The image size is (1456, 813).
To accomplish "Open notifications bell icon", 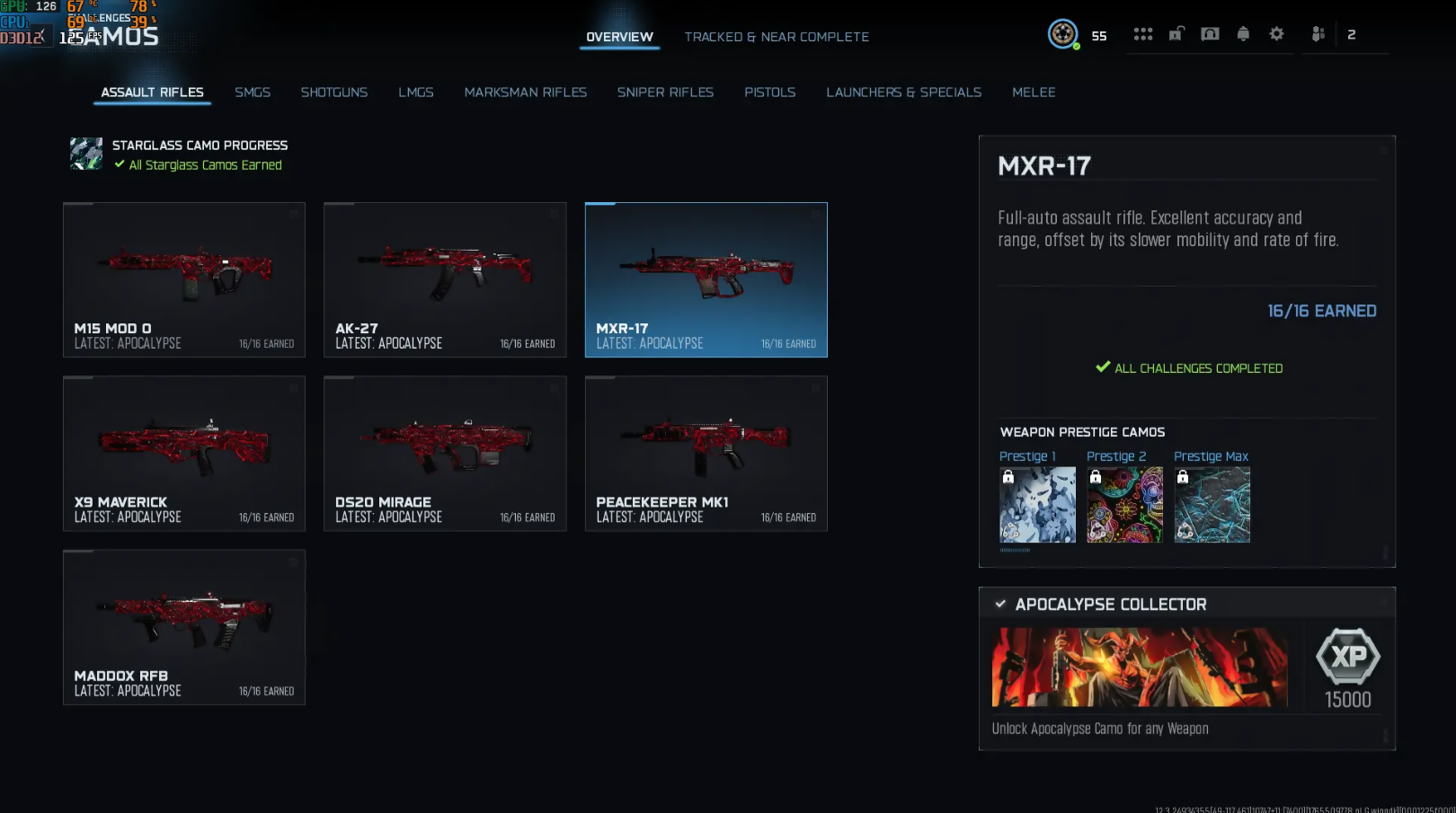I will coord(1243,34).
